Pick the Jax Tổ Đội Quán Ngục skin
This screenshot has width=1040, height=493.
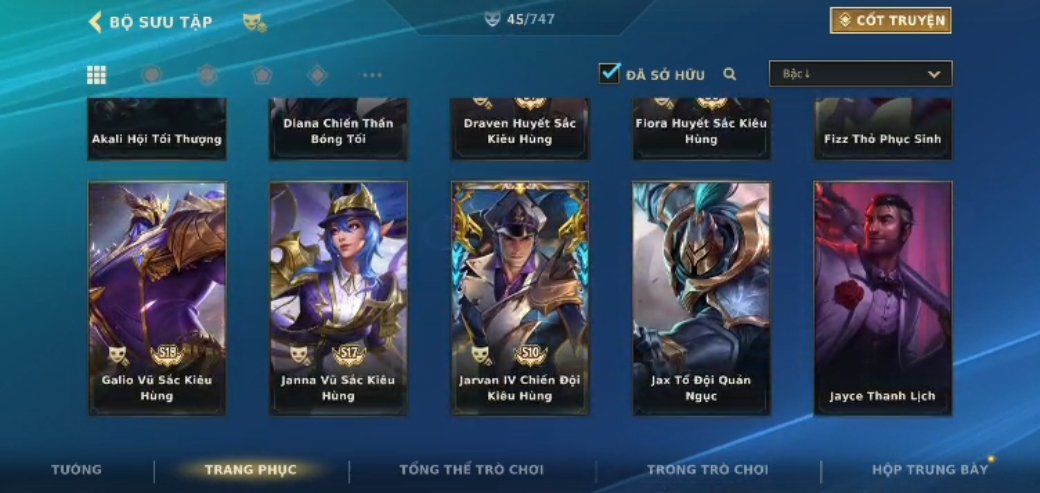[701, 298]
